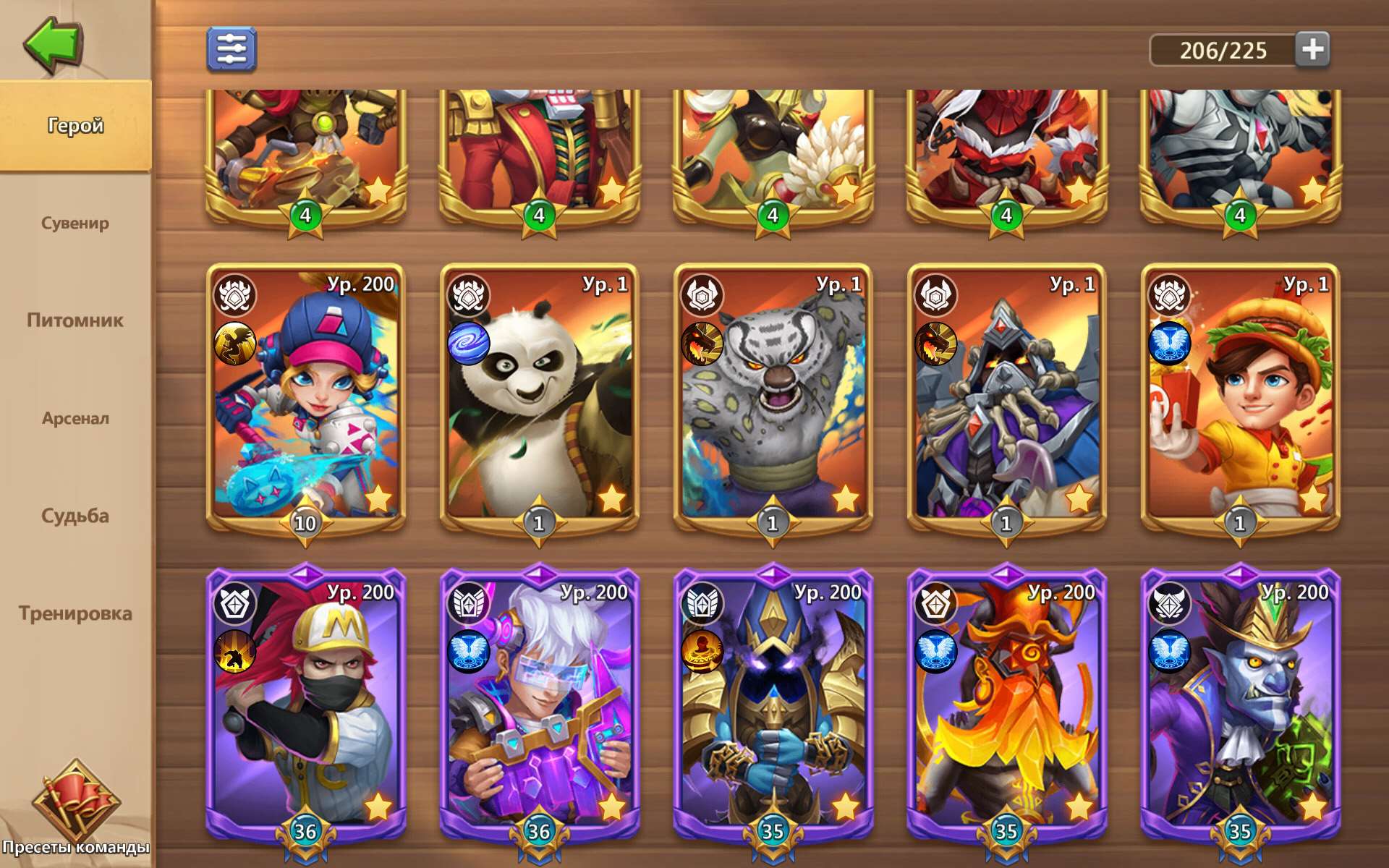This screenshot has width=1389, height=868.
Task: Open the Арсенал section
Action: (x=75, y=418)
